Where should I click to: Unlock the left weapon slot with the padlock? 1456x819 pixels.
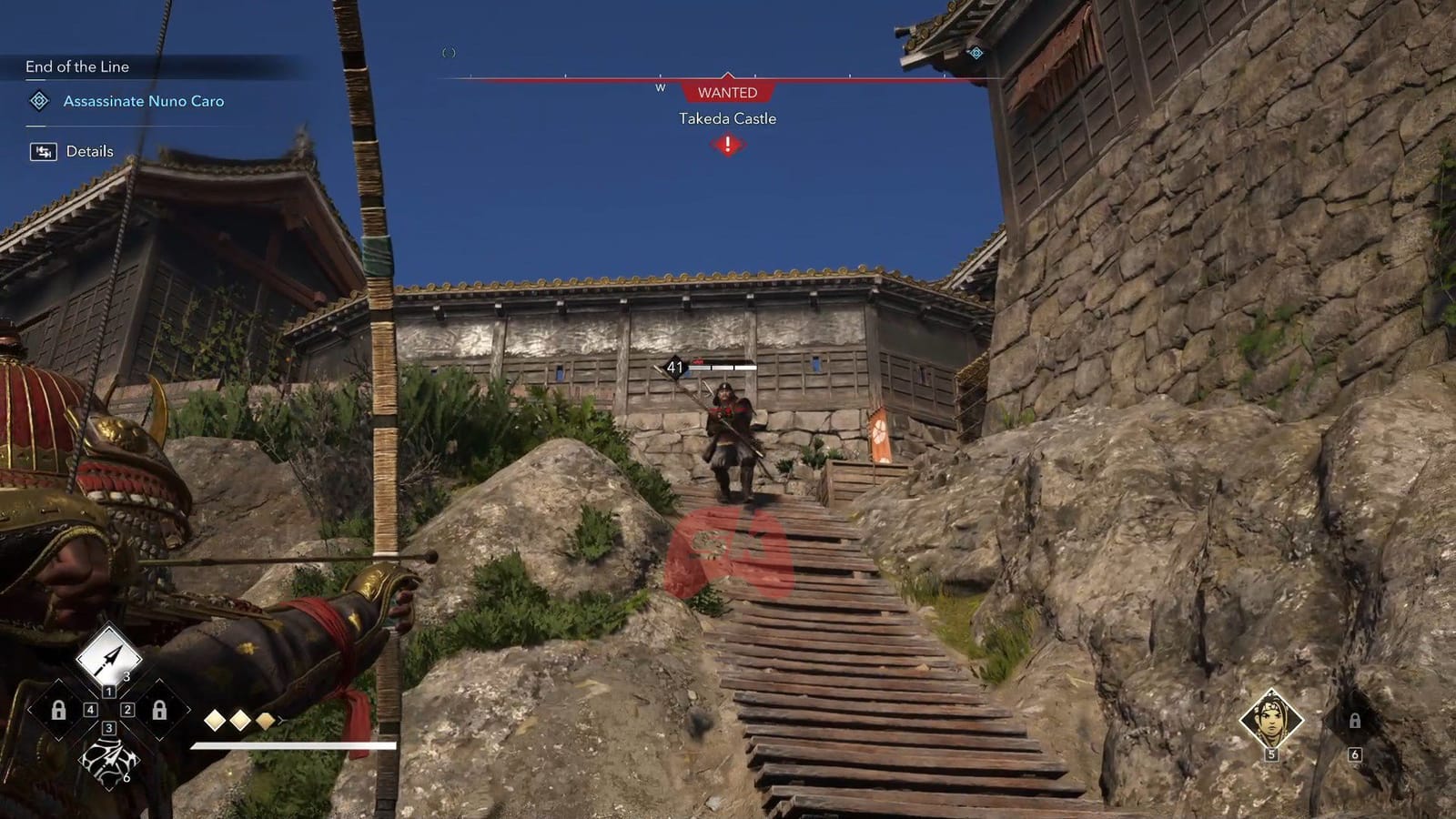[x=59, y=710]
